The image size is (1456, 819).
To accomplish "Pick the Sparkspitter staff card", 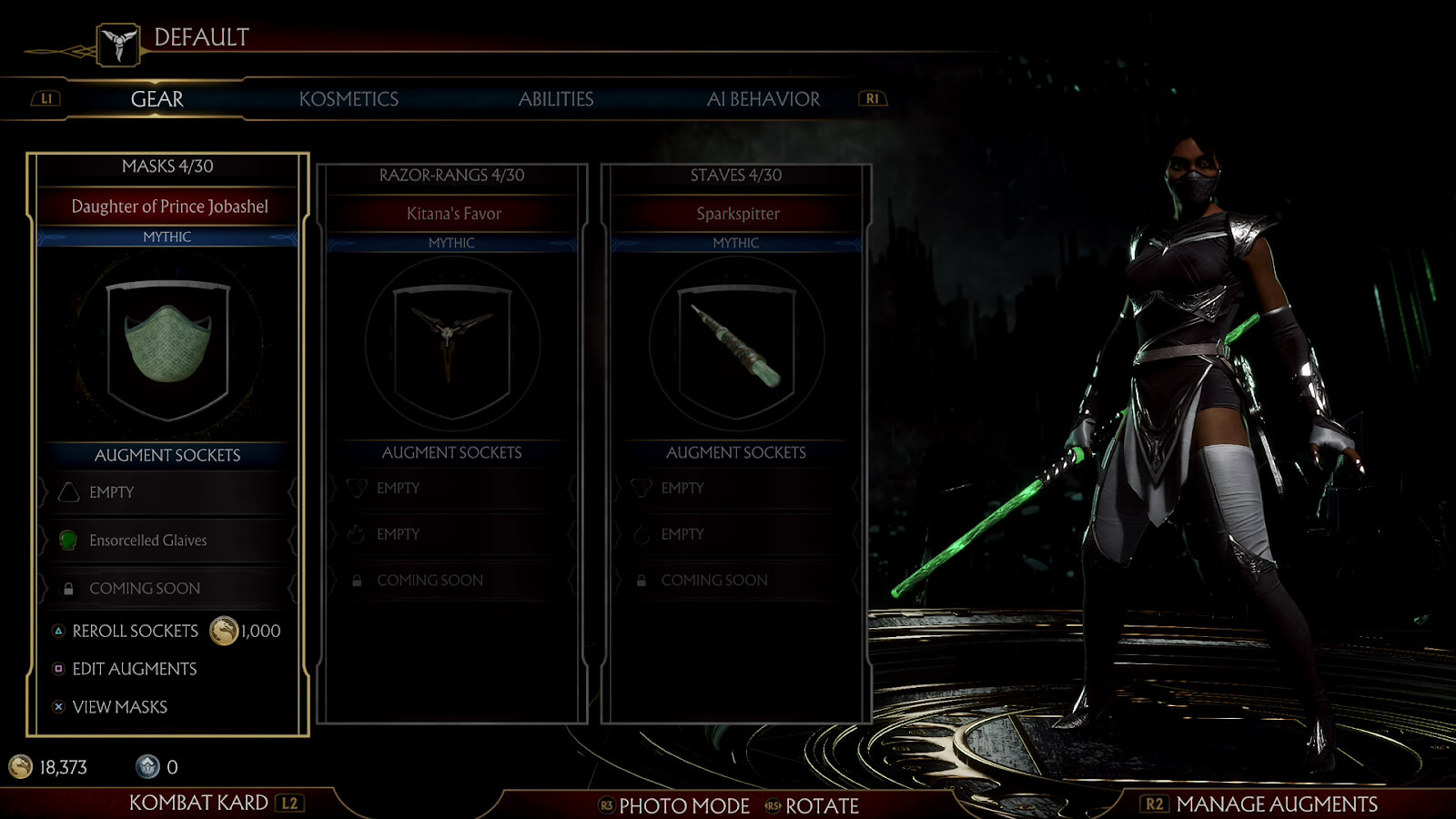I will (736, 346).
